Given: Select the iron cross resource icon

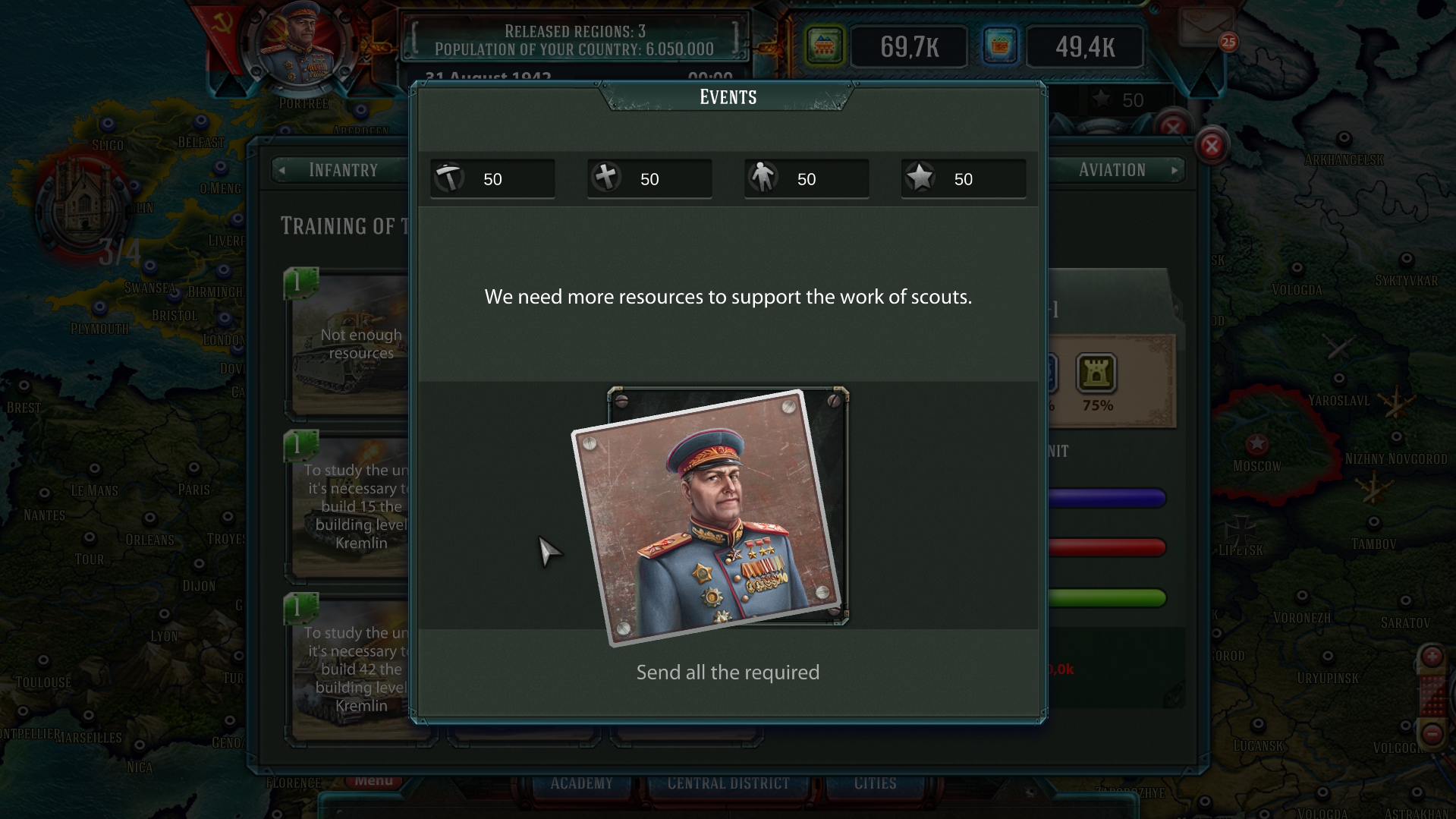Looking at the screenshot, I should pos(606,178).
